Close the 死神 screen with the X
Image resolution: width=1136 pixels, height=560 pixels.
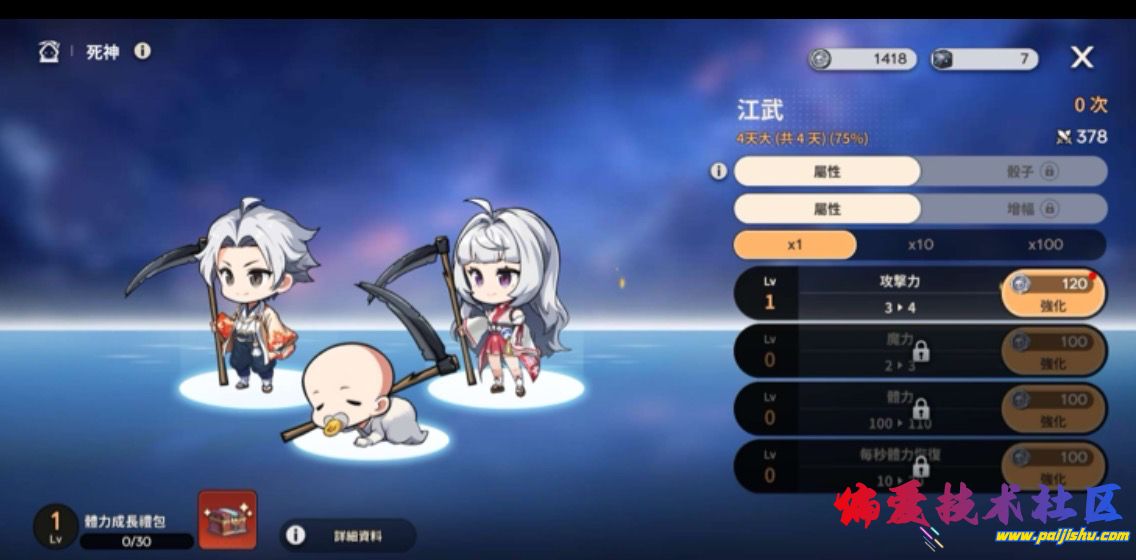(x=1082, y=58)
